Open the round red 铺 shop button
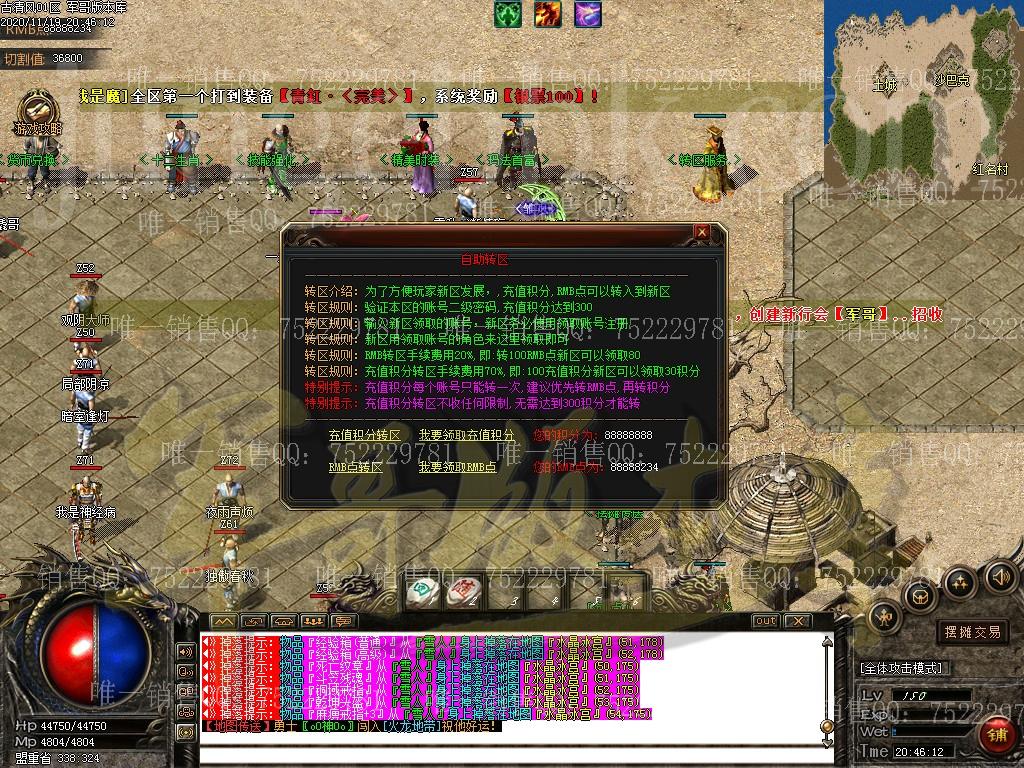Image resolution: width=1024 pixels, height=768 pixels. (x=996, y=734)
